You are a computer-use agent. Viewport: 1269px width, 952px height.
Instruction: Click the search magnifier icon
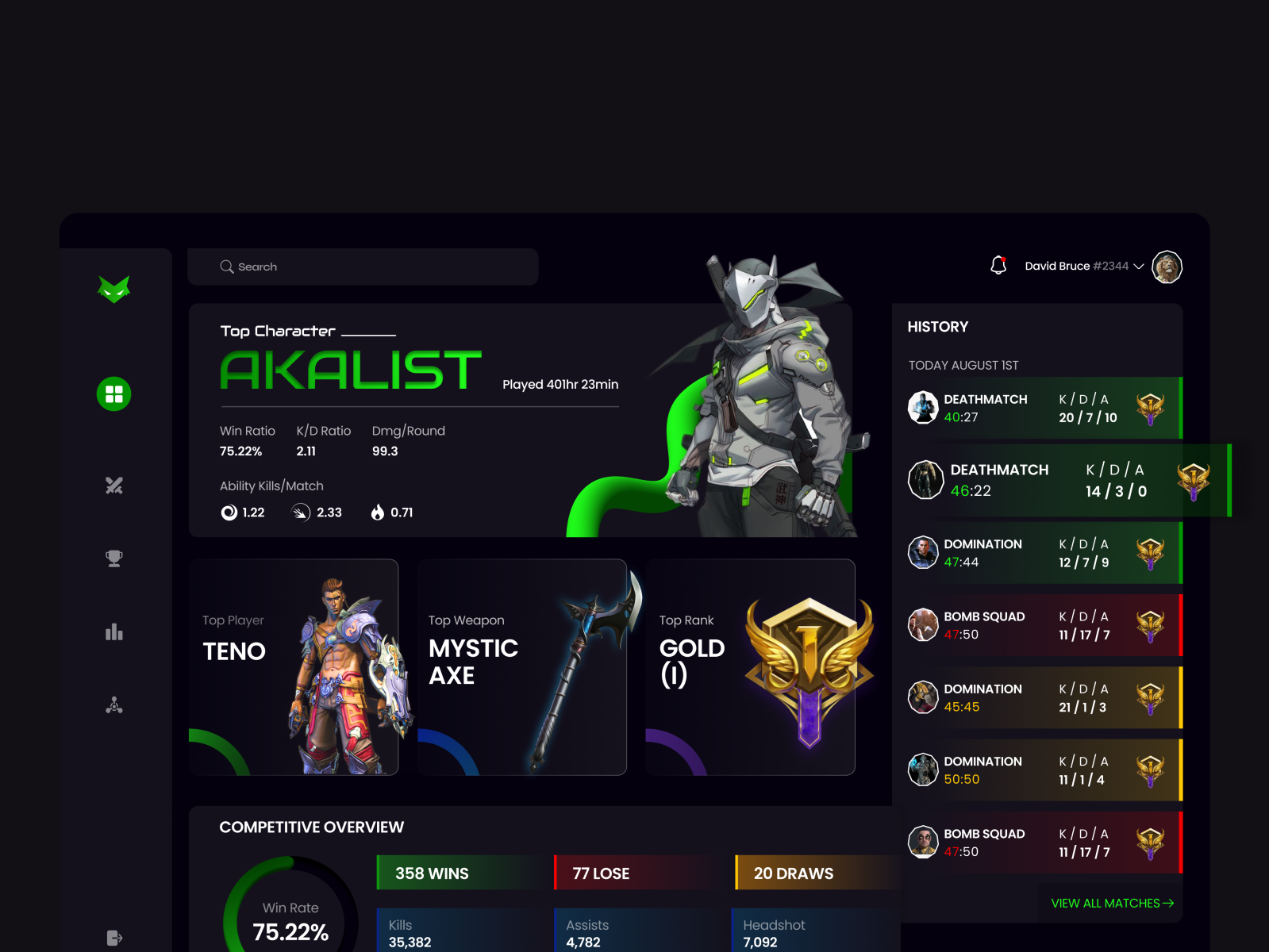(x=227, y=267)
